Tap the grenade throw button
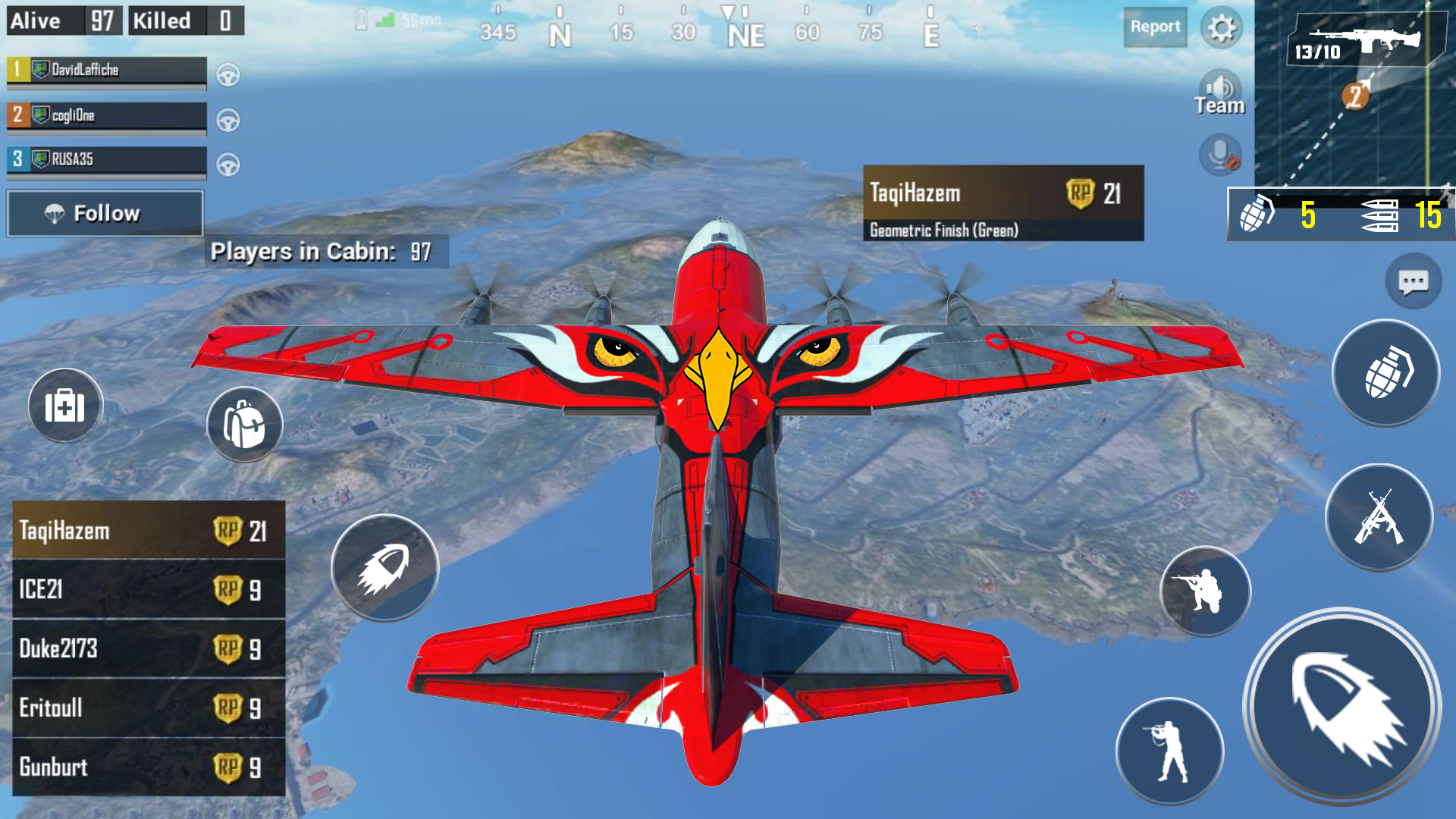 [1385, 373]
